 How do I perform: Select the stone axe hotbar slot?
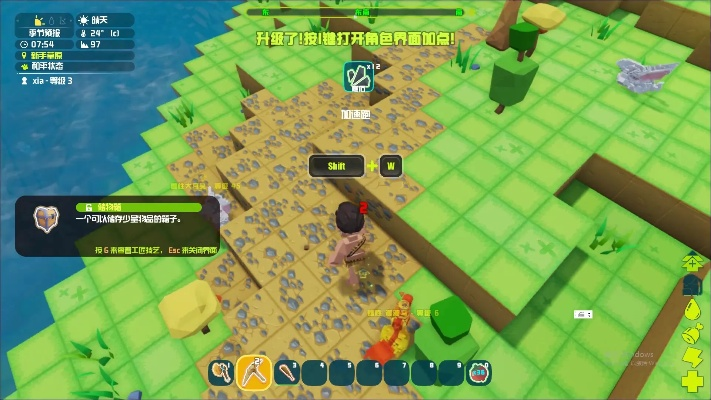(222, 372)
